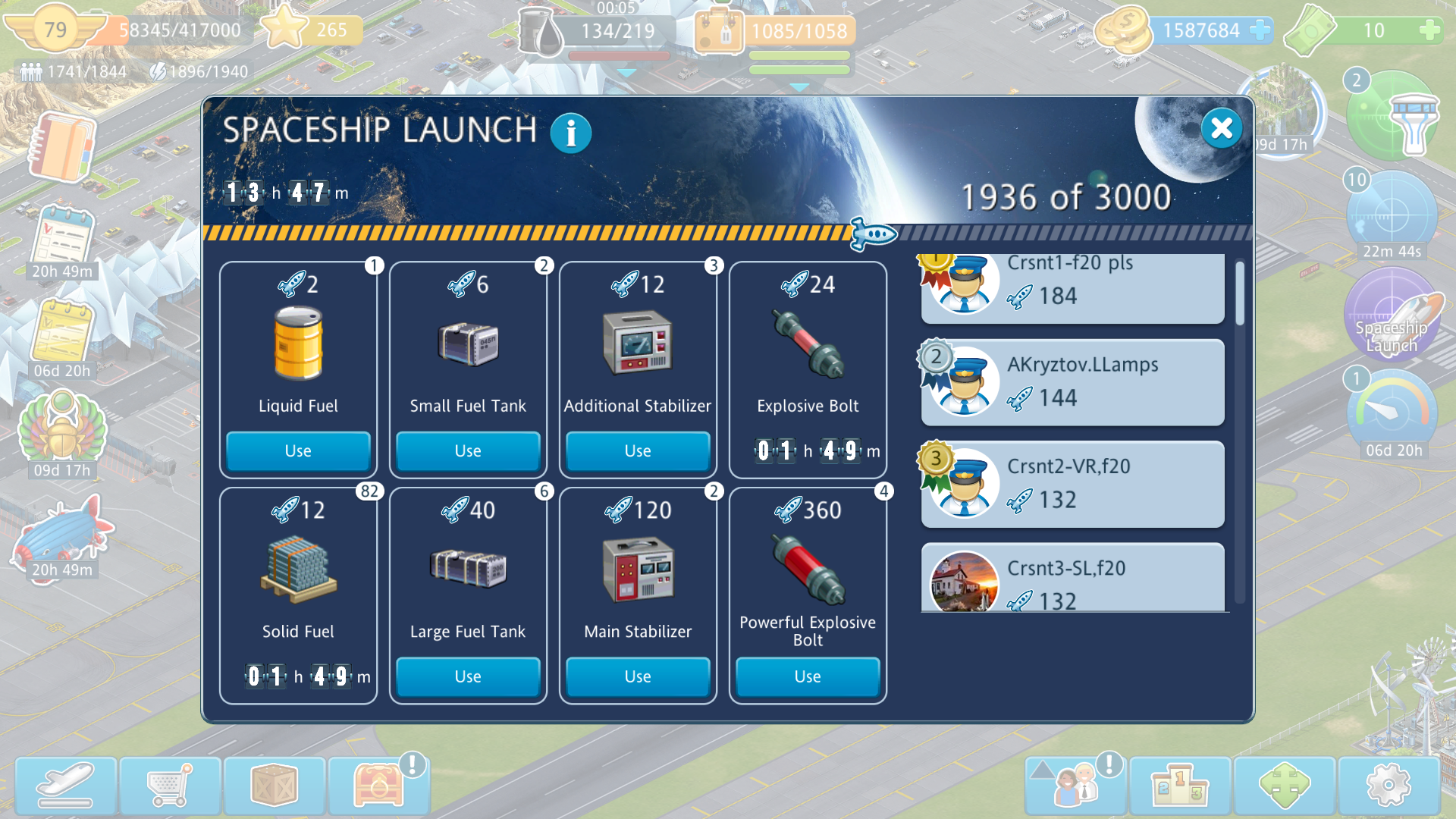Select player AKryztov.LLamps in the ranking

pyautogui.click(x=1072, y=382)
